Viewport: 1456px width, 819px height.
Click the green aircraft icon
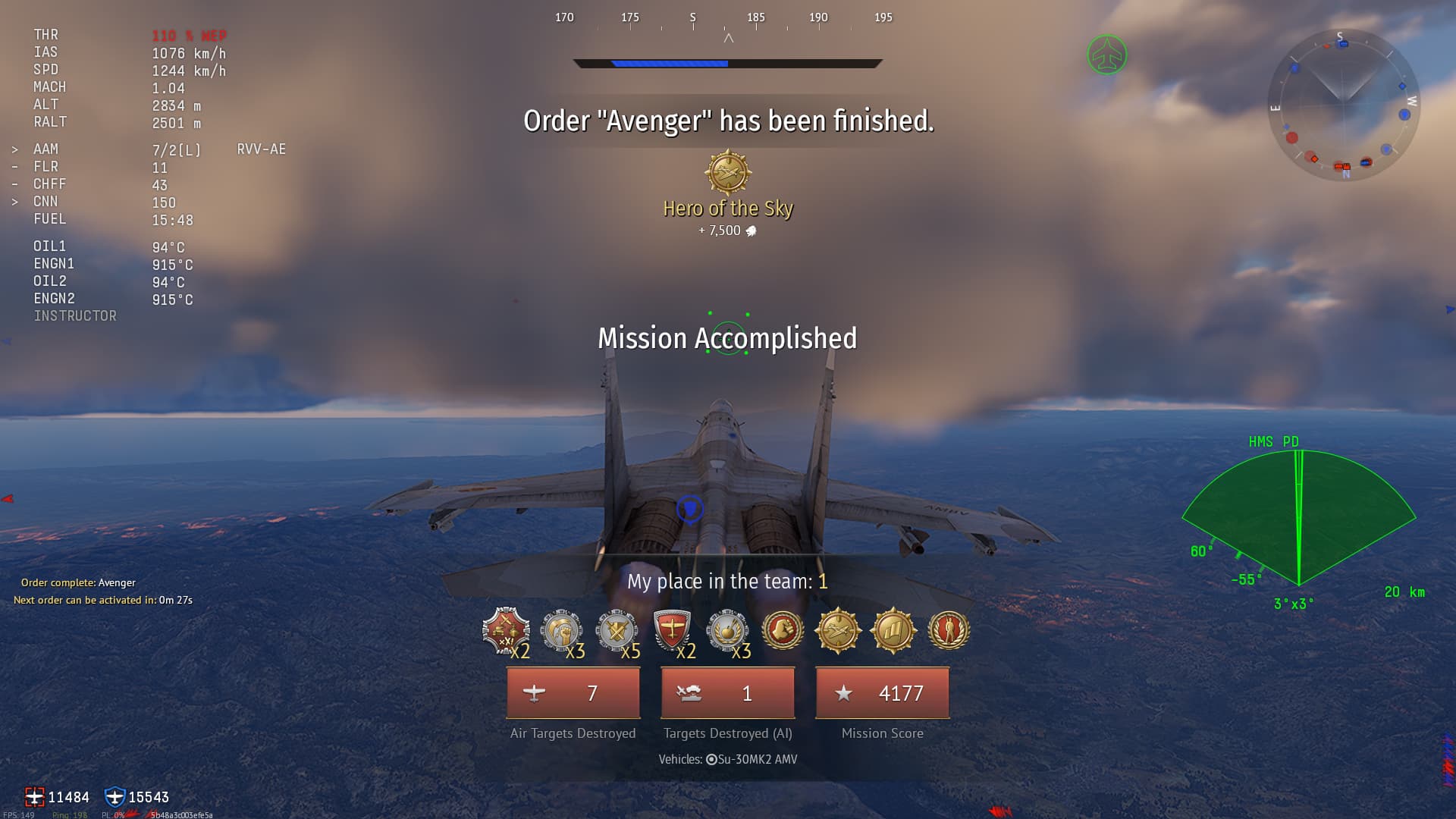(x=1107, y=55)
